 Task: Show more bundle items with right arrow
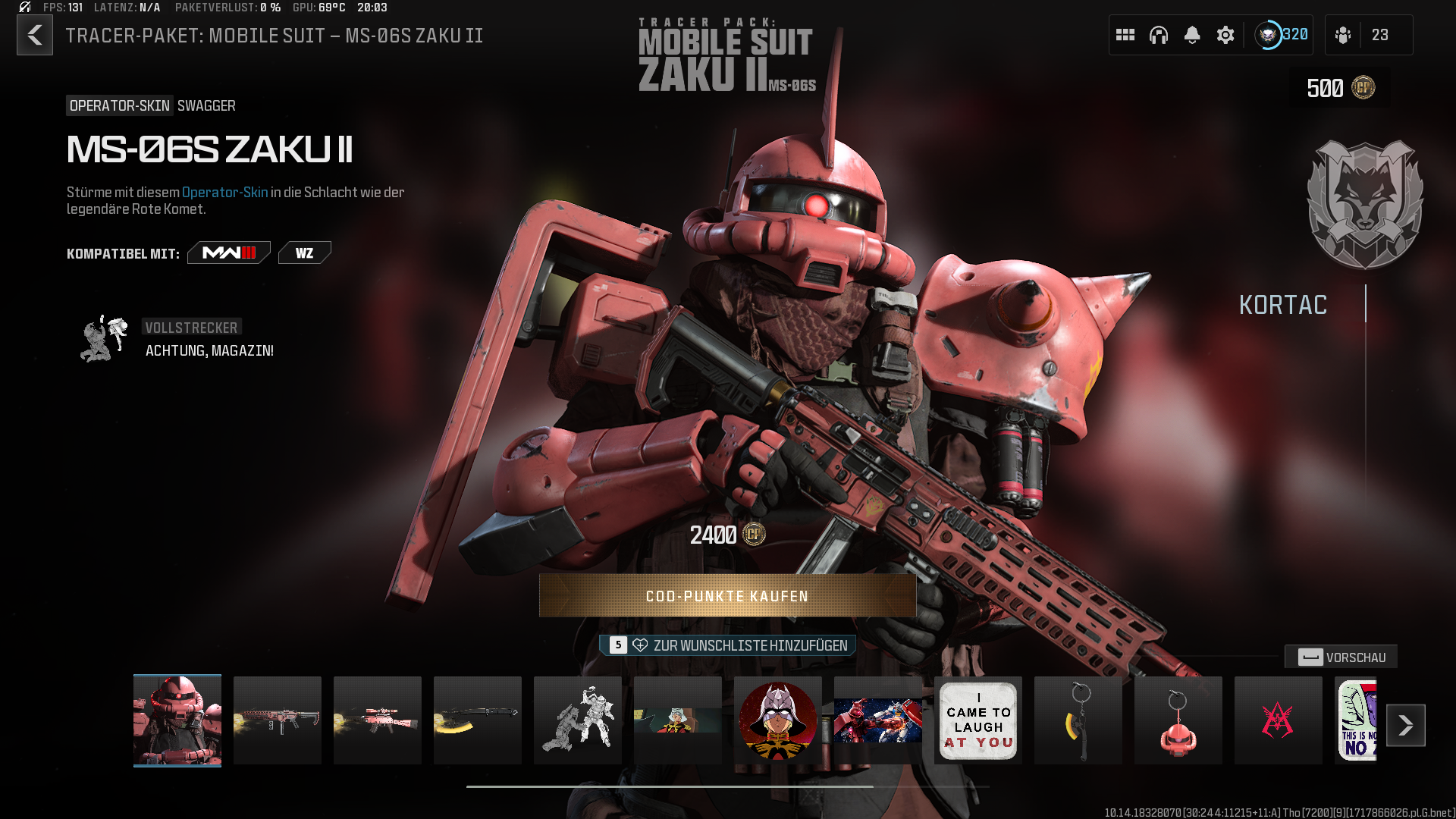(x=1405, y=726)
